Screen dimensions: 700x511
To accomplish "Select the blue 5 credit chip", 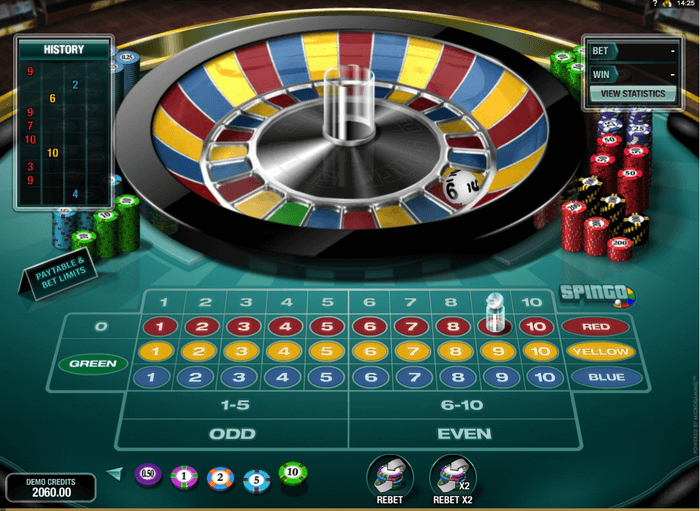I will coord(257,479).
